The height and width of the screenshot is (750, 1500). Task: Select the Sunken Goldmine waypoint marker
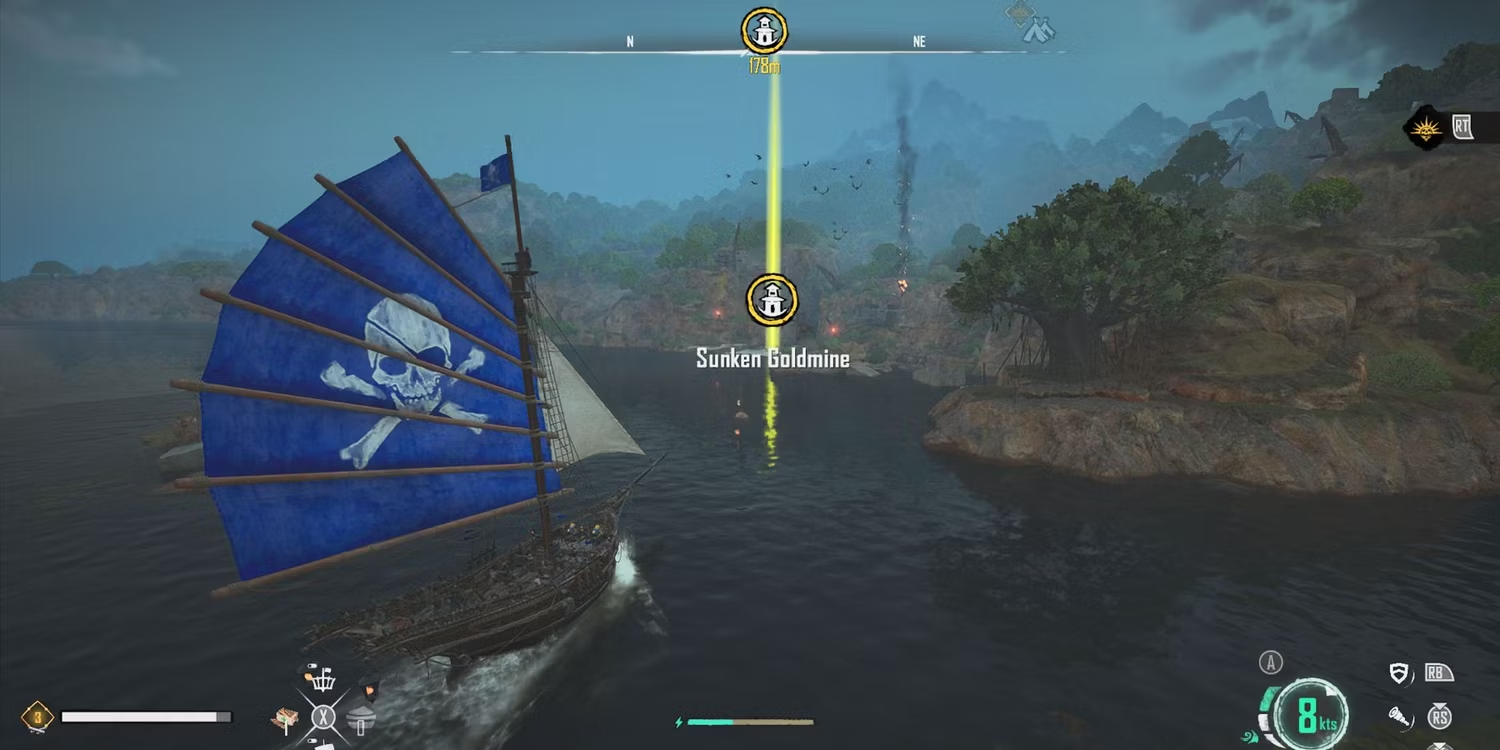[772, 301]
